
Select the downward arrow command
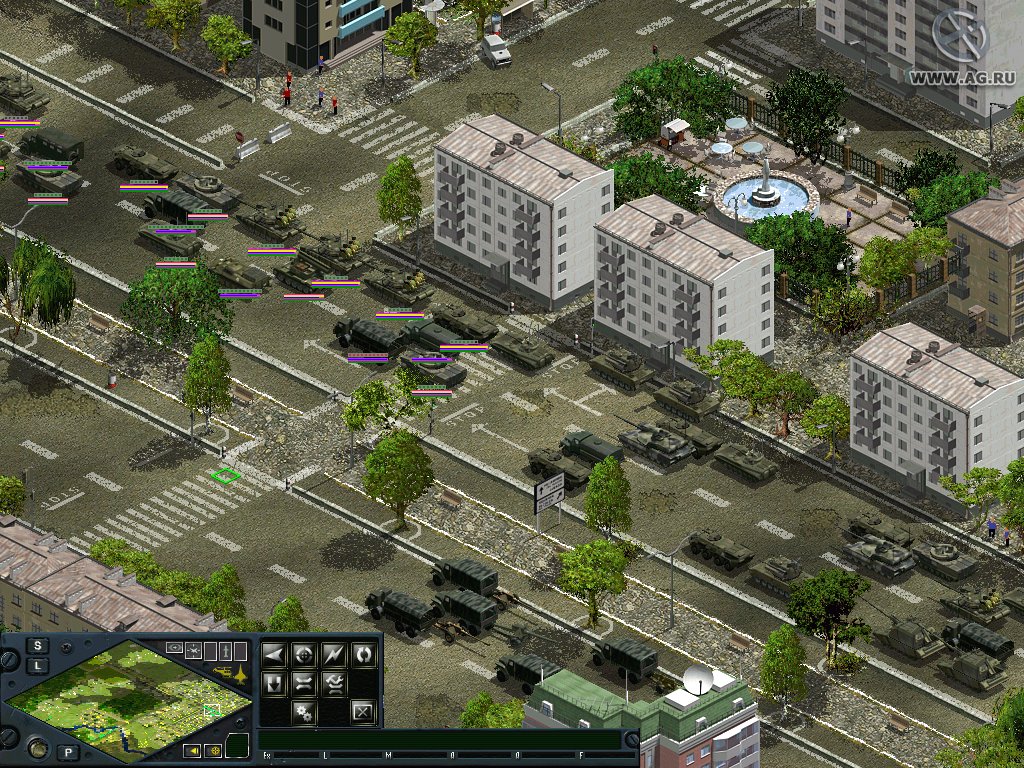coord(273,684)
